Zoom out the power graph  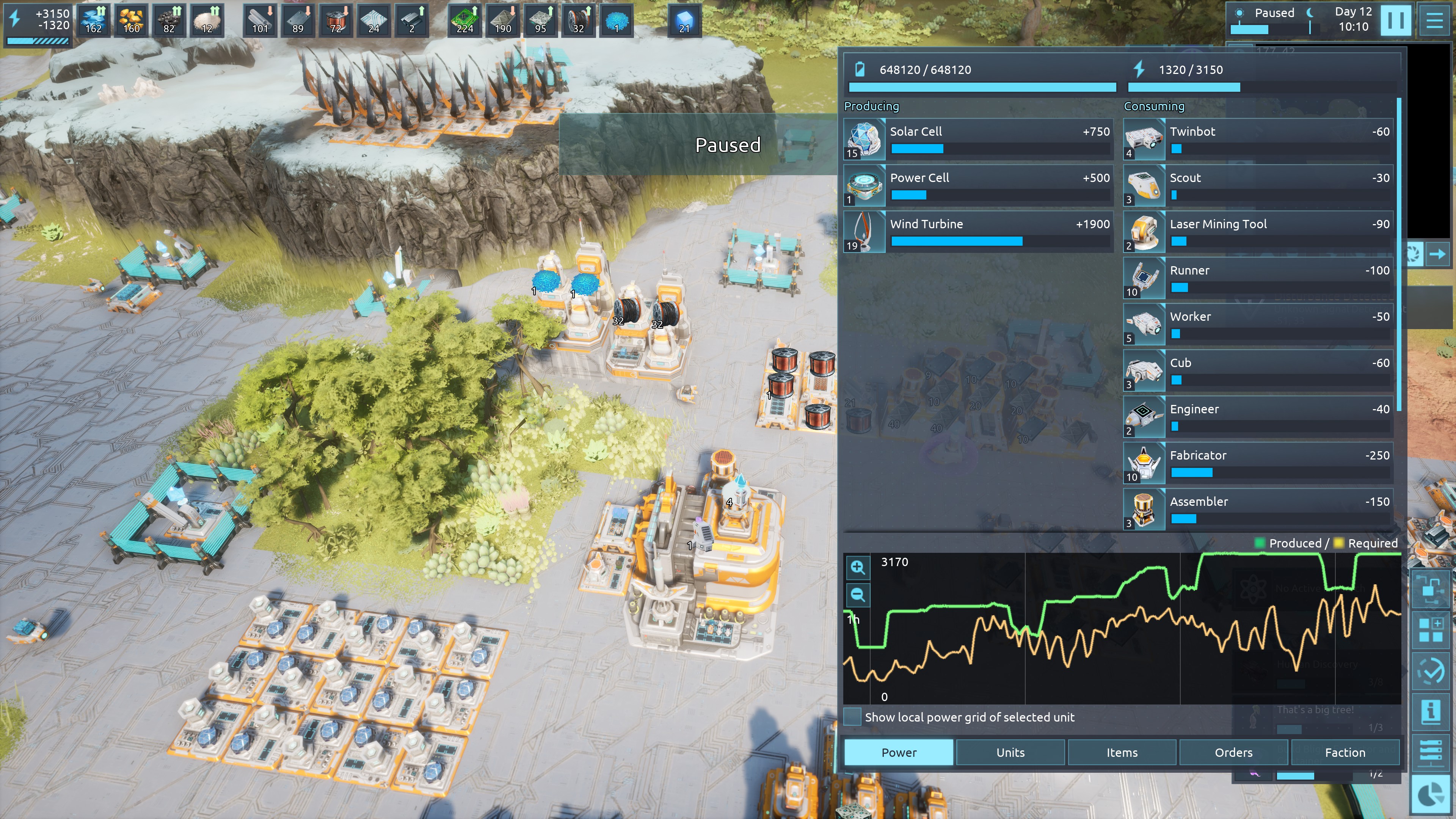857,595
